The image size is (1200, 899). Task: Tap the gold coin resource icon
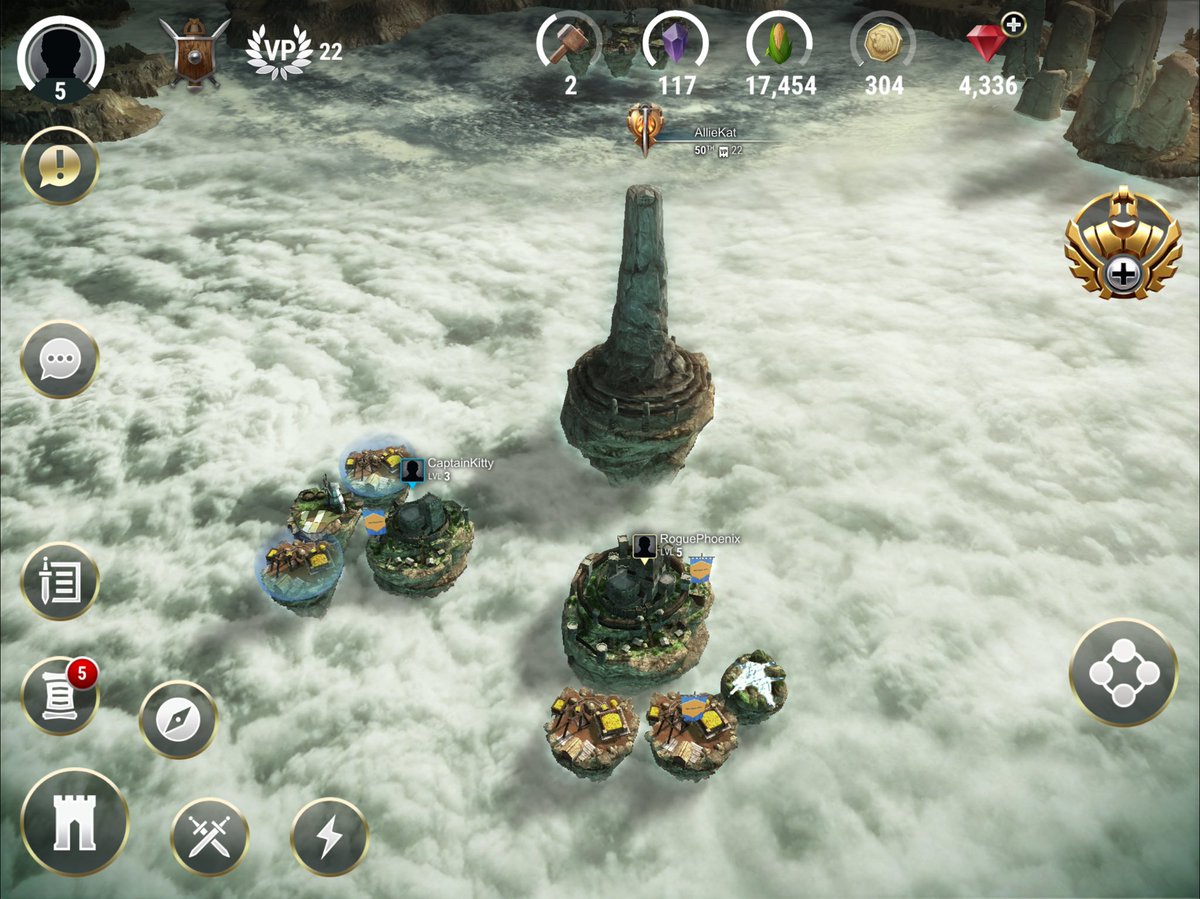click(883, 45)
